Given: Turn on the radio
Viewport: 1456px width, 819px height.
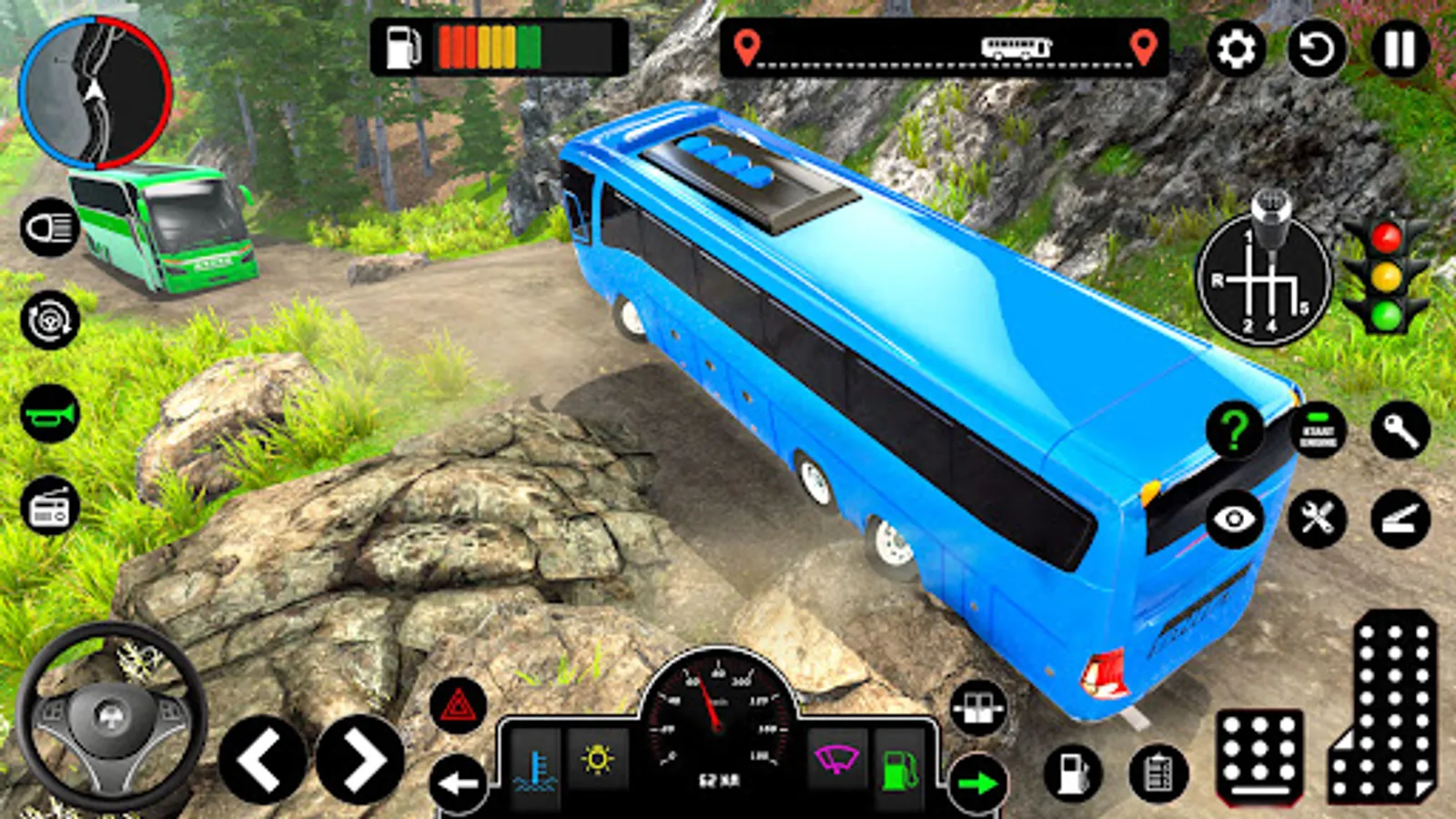Looking at the screenshot, I should click(x=50, y=507).
